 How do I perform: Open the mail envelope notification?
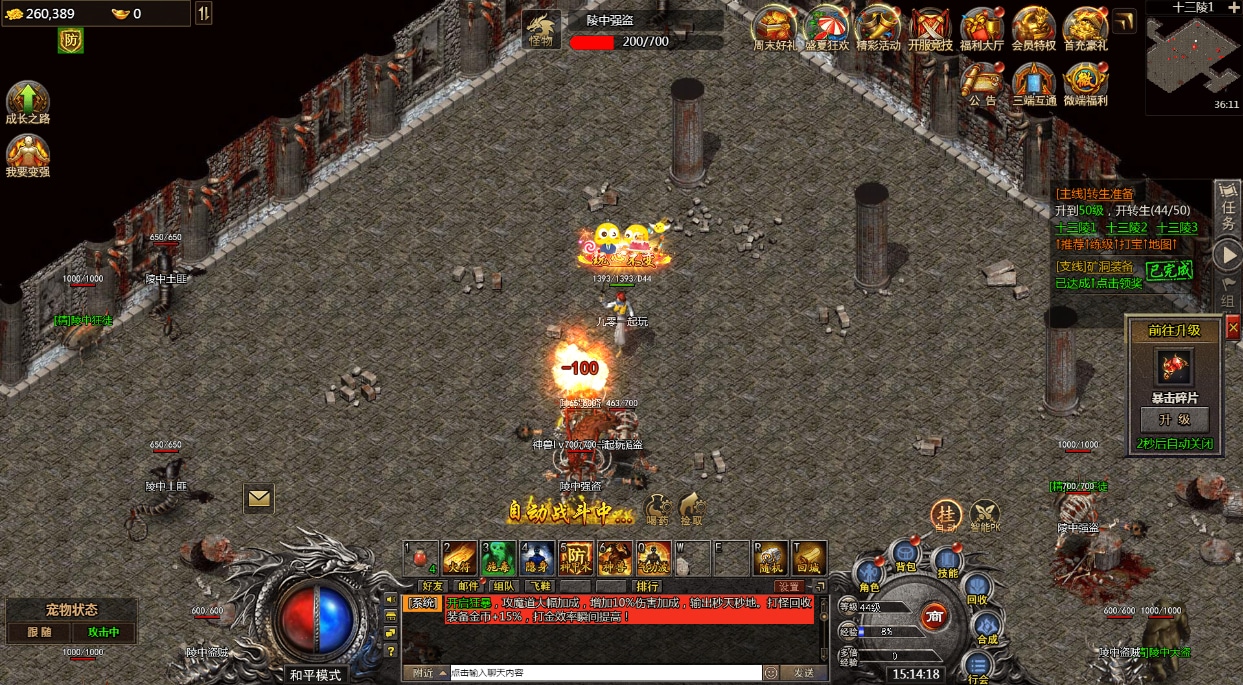click(x=259, y=496)
